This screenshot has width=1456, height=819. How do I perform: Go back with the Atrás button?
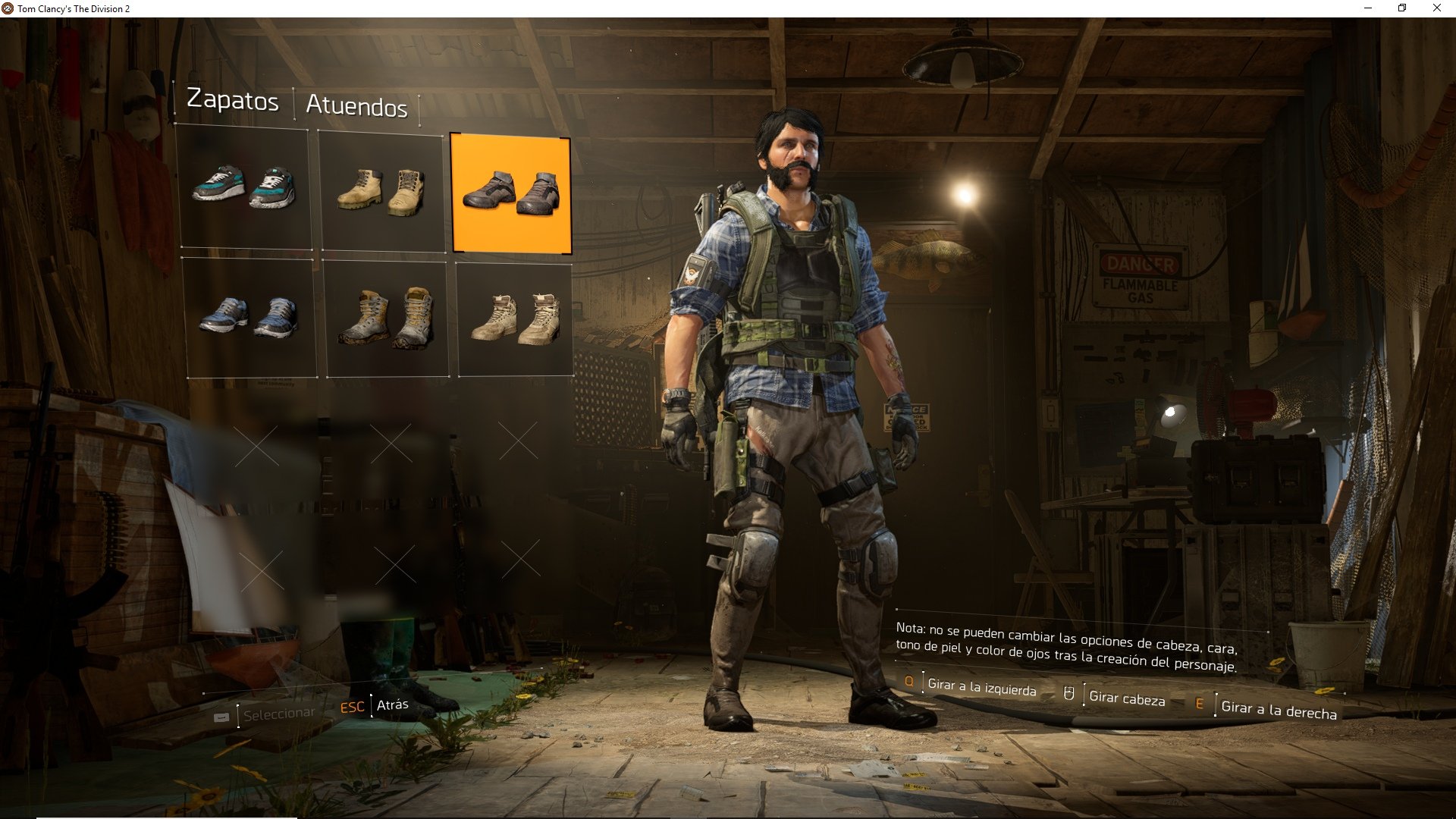[392, 705]
